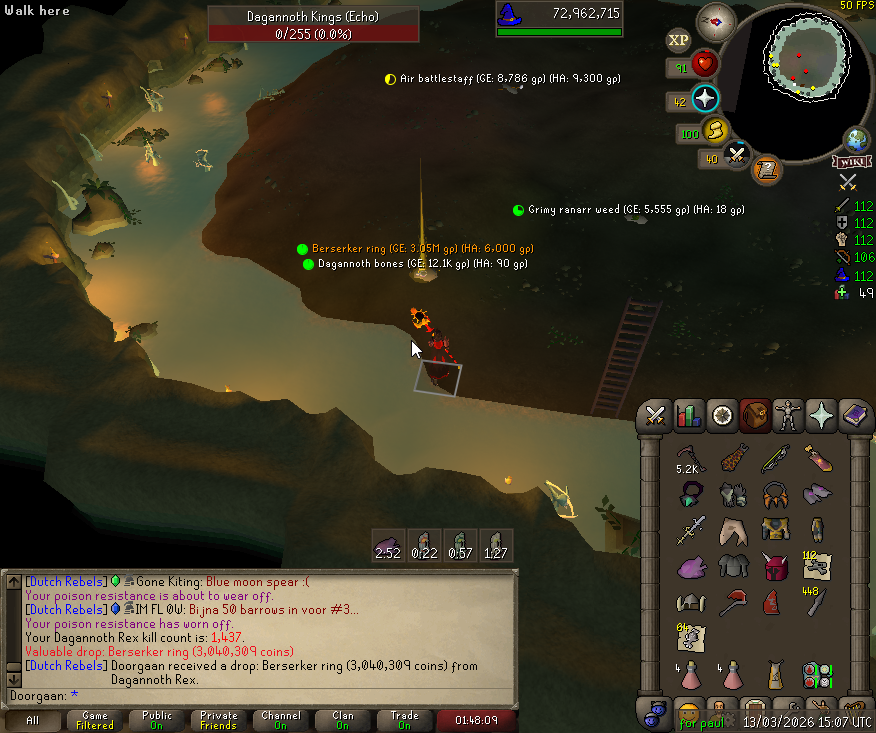Switch to the Magic spellbook tab

pyautogui.click(x=855, y=414)
